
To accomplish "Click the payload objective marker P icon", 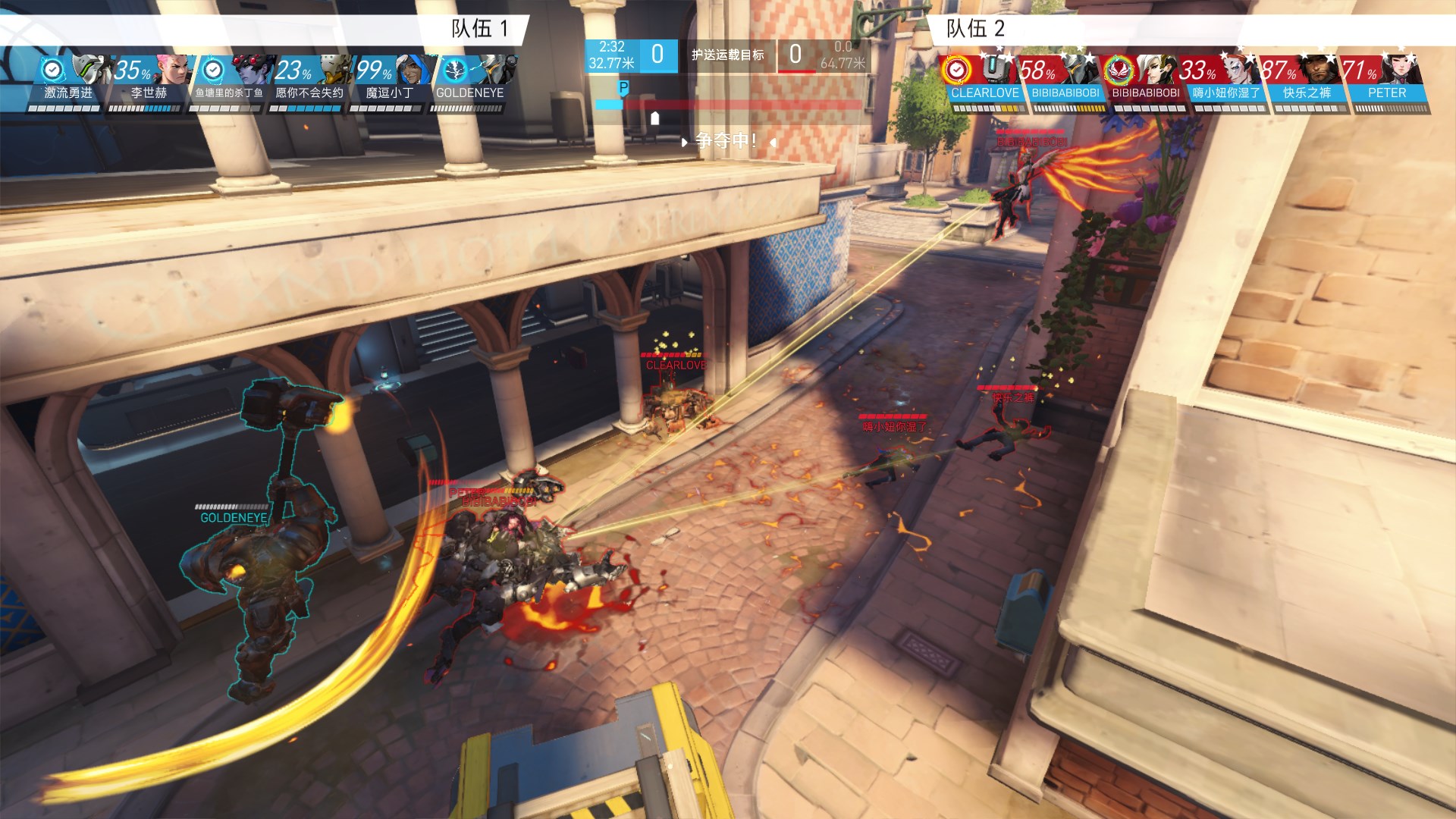I will (622, 89).
